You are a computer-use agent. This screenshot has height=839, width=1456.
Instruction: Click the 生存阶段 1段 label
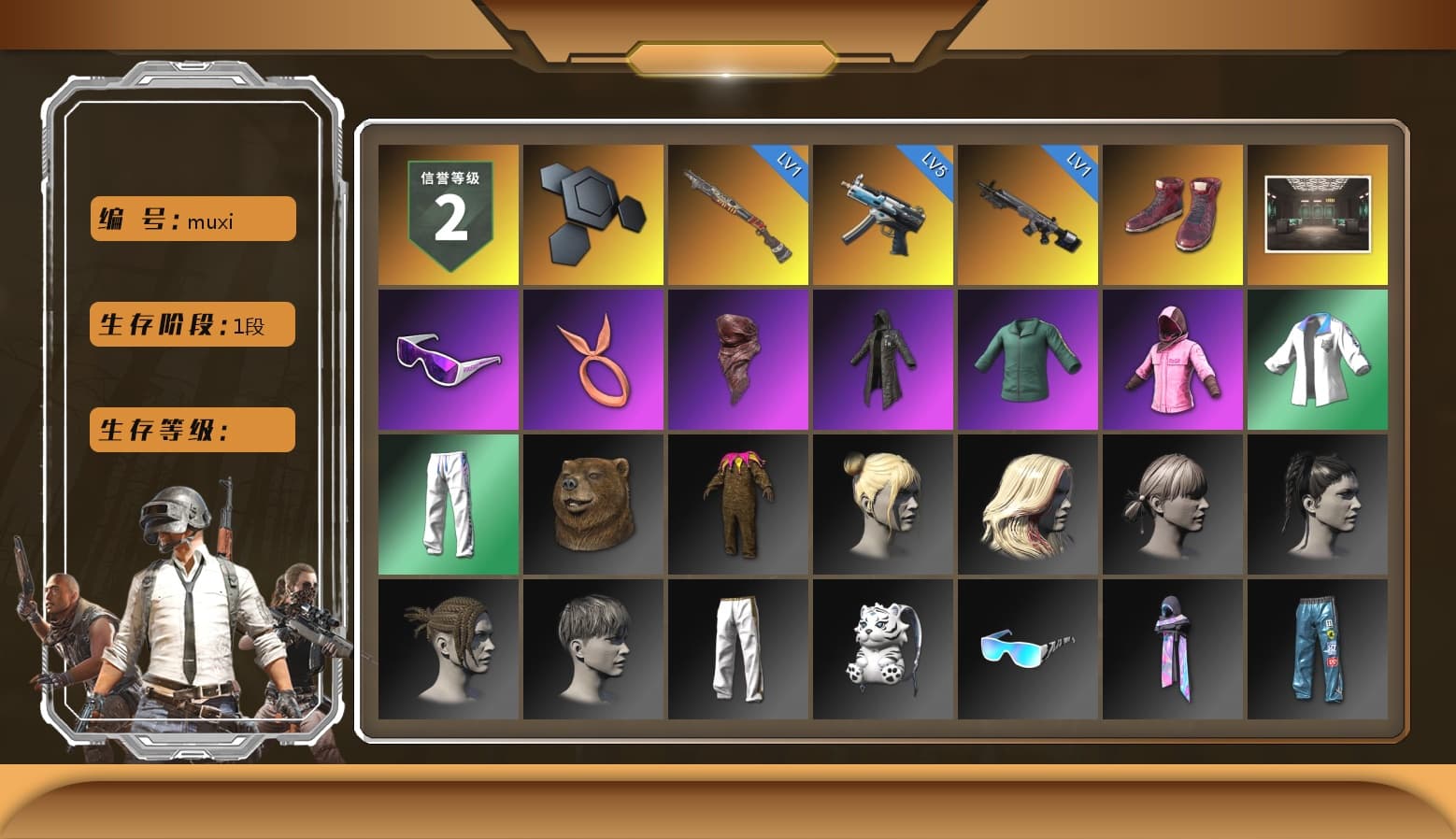click(192, 324)
